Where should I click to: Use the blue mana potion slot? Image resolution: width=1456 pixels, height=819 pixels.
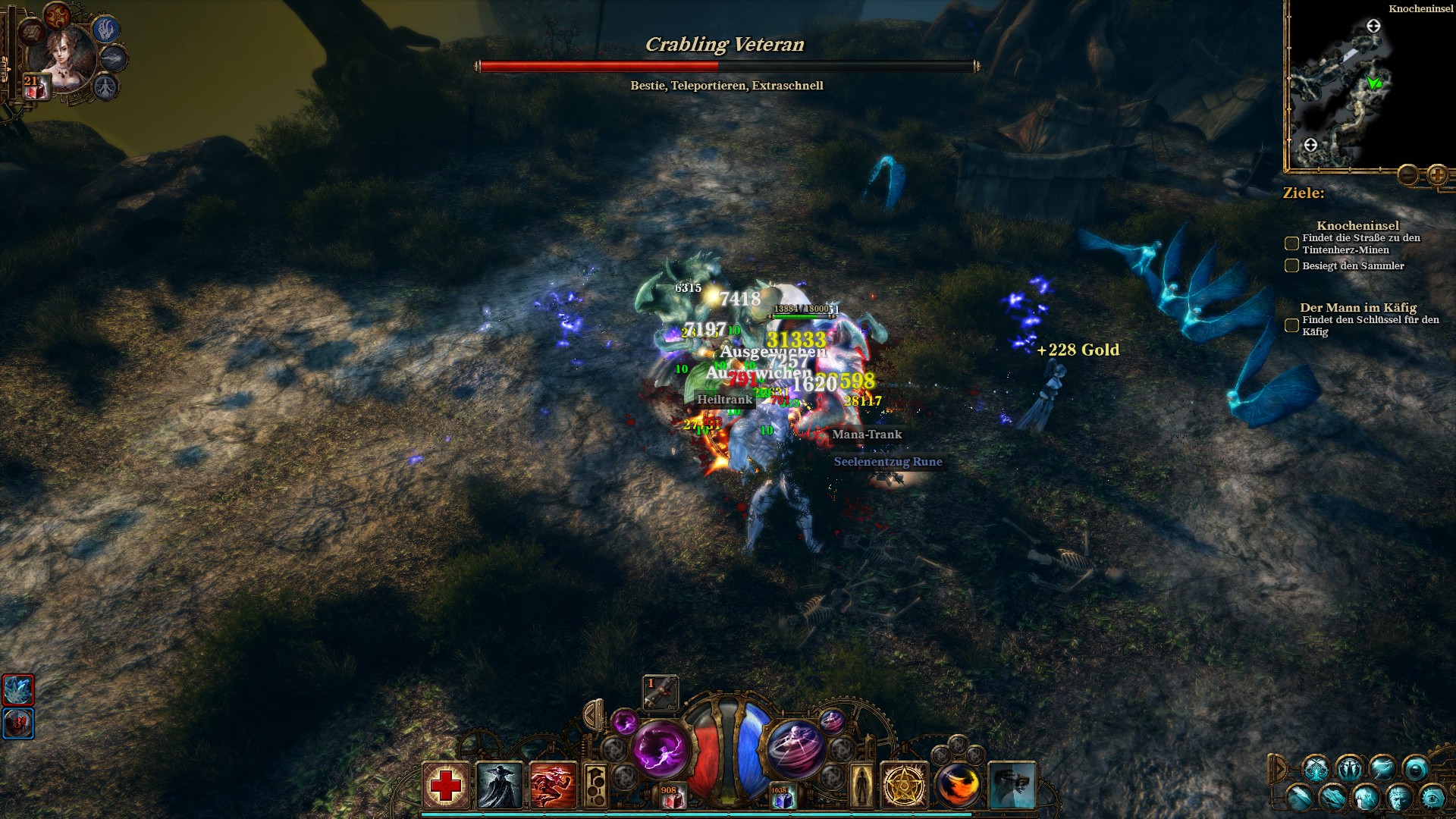coord(781,797)
